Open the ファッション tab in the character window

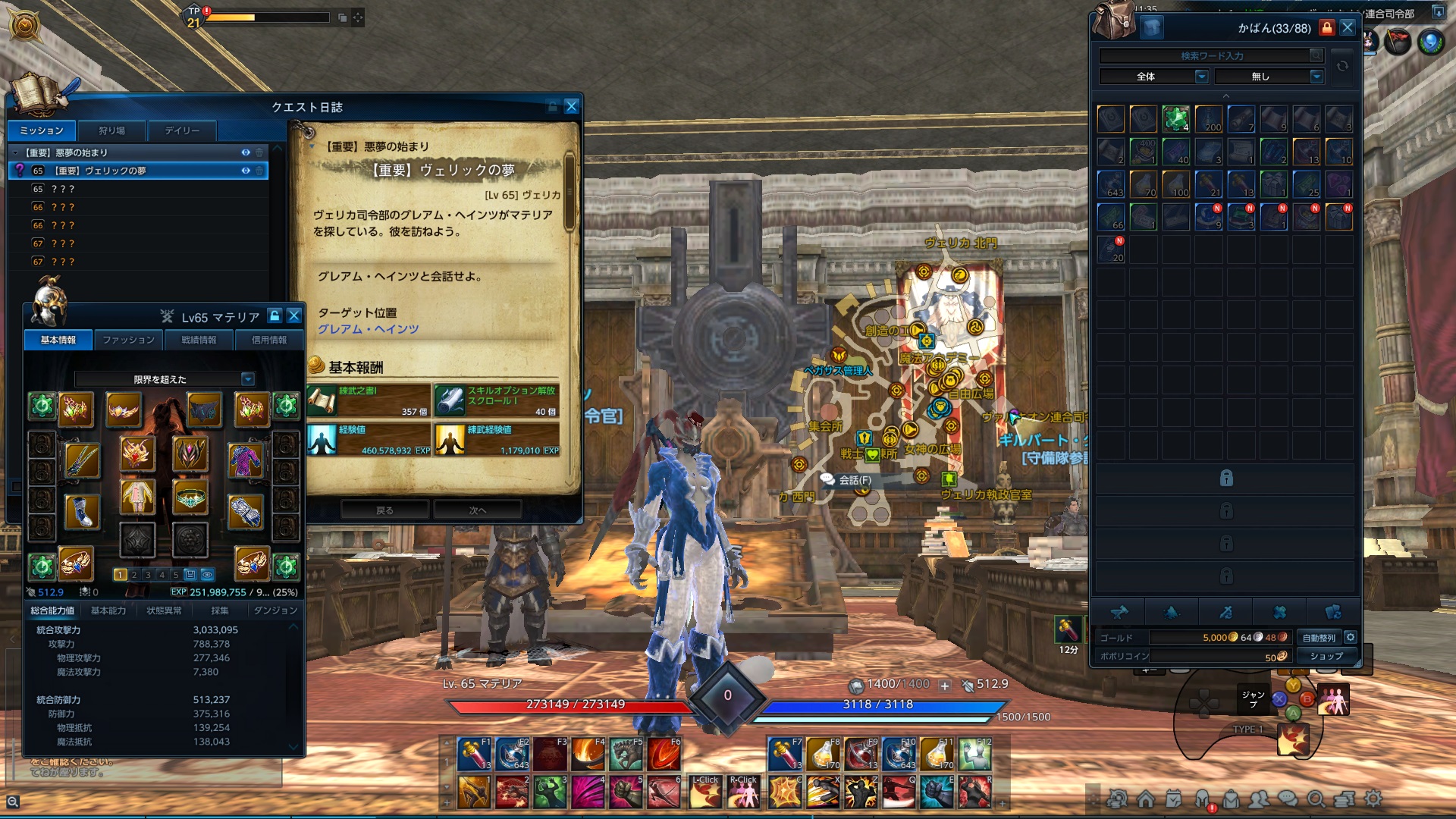click(129, 340)
